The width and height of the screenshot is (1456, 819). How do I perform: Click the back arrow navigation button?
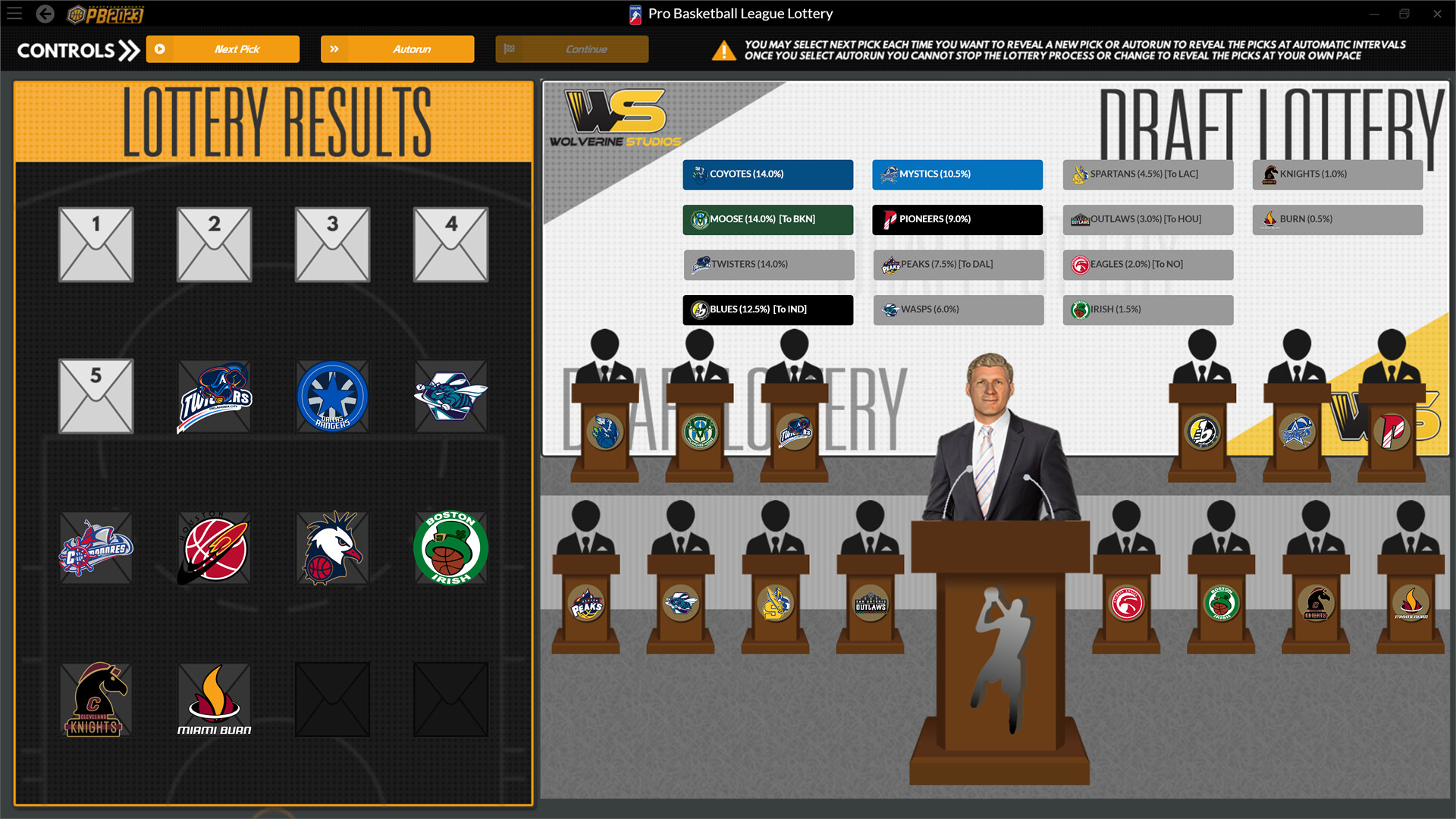tap(47, 13)
